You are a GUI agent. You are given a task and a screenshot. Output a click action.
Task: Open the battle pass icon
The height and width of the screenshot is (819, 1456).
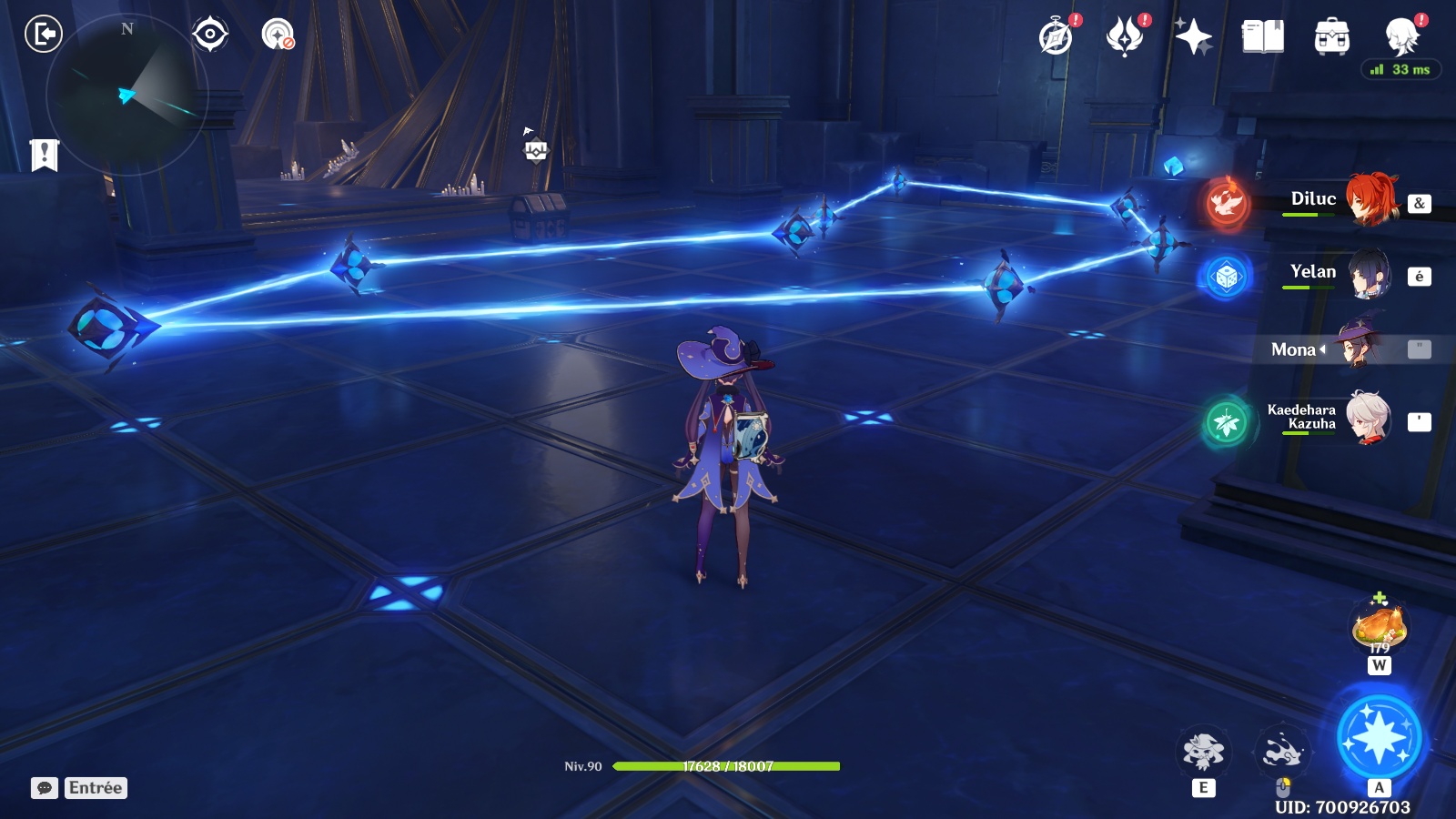click(x=1125, y=37)
